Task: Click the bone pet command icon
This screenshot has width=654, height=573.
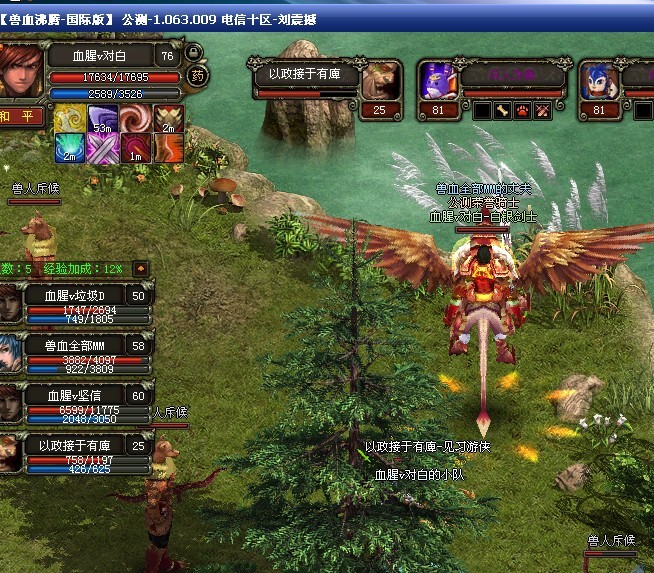Action: [x=503, y=110]
